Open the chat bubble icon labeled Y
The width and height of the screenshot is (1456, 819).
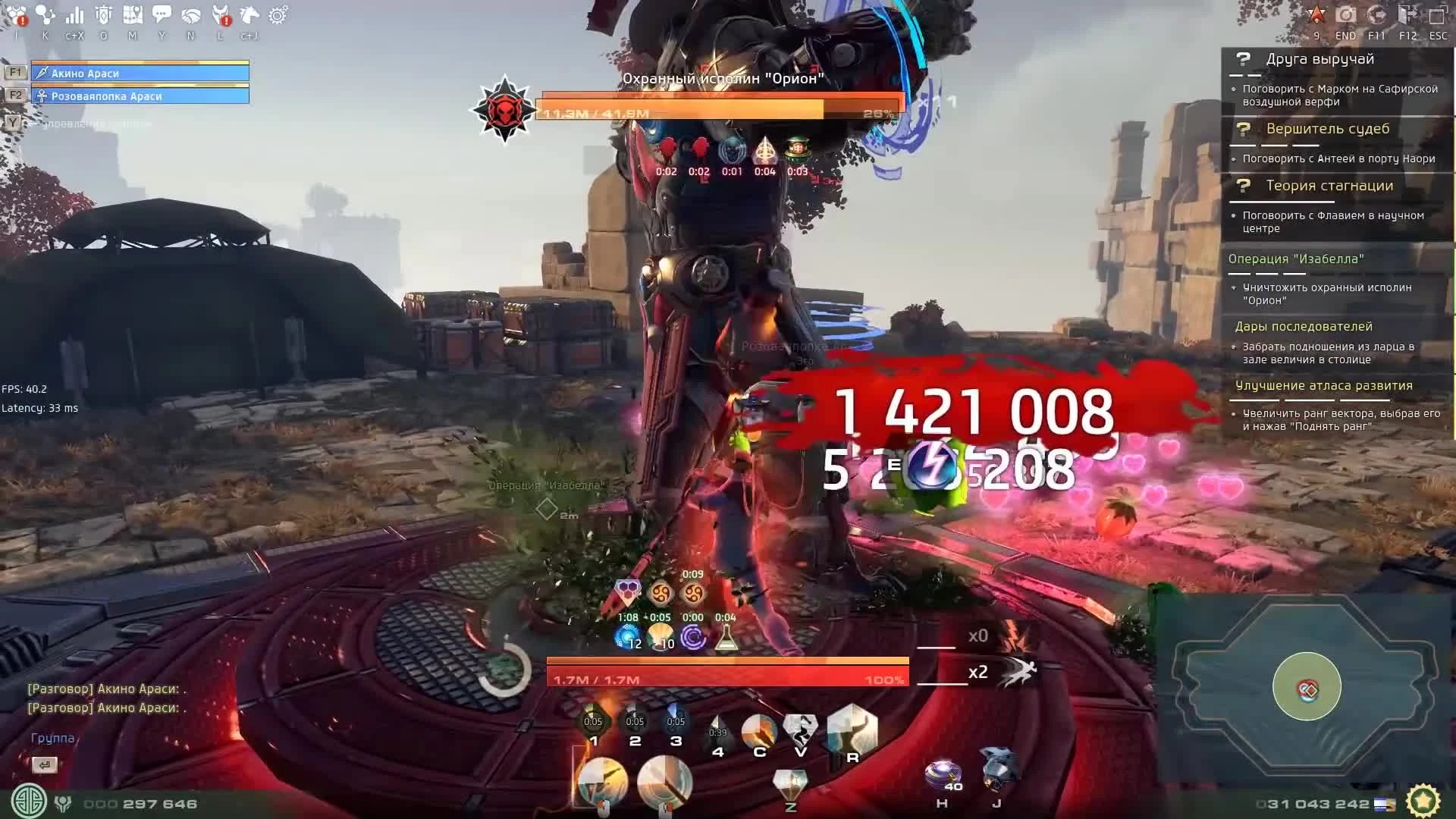coord(162,15)
